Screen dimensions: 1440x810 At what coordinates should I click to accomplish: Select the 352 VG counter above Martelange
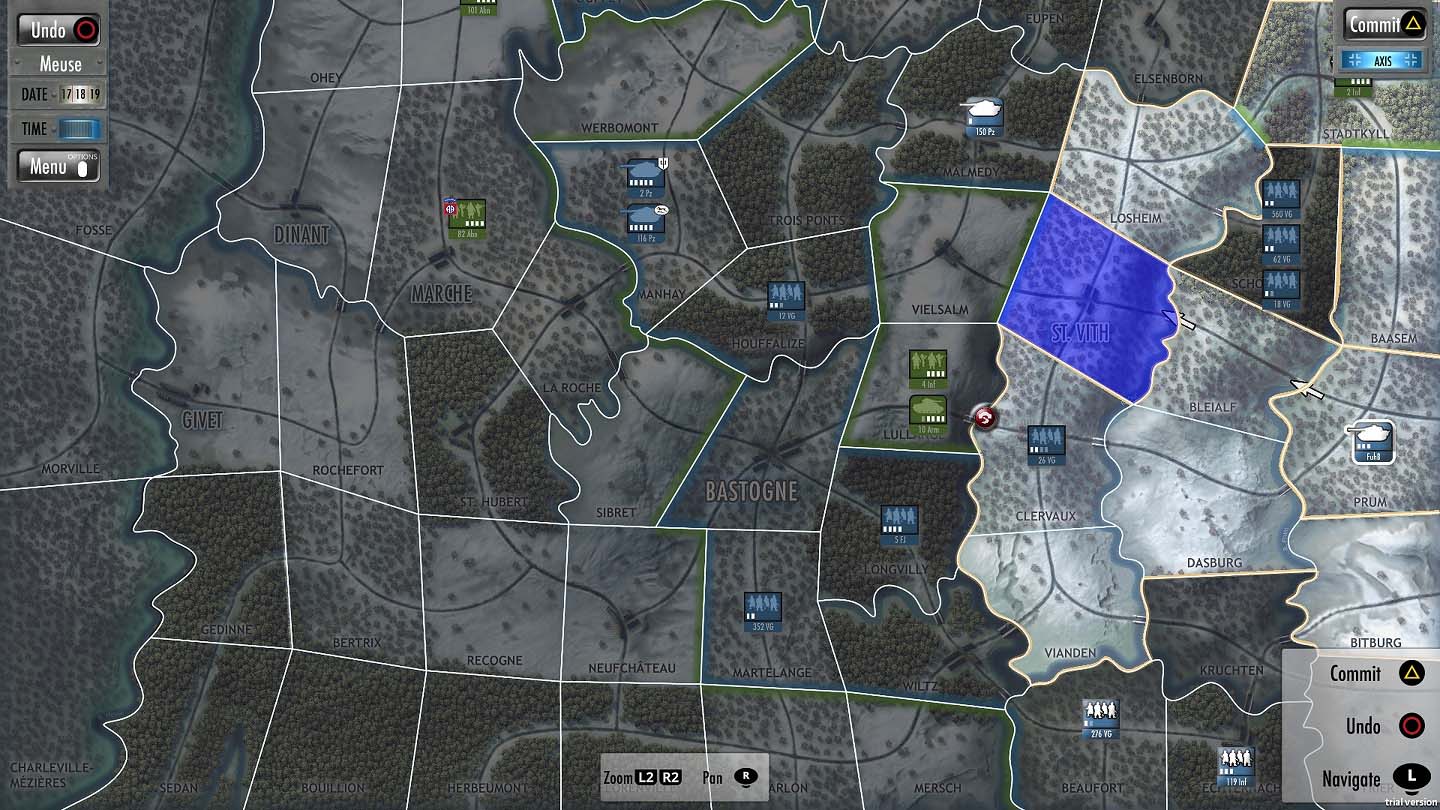(x=761, y=607)
